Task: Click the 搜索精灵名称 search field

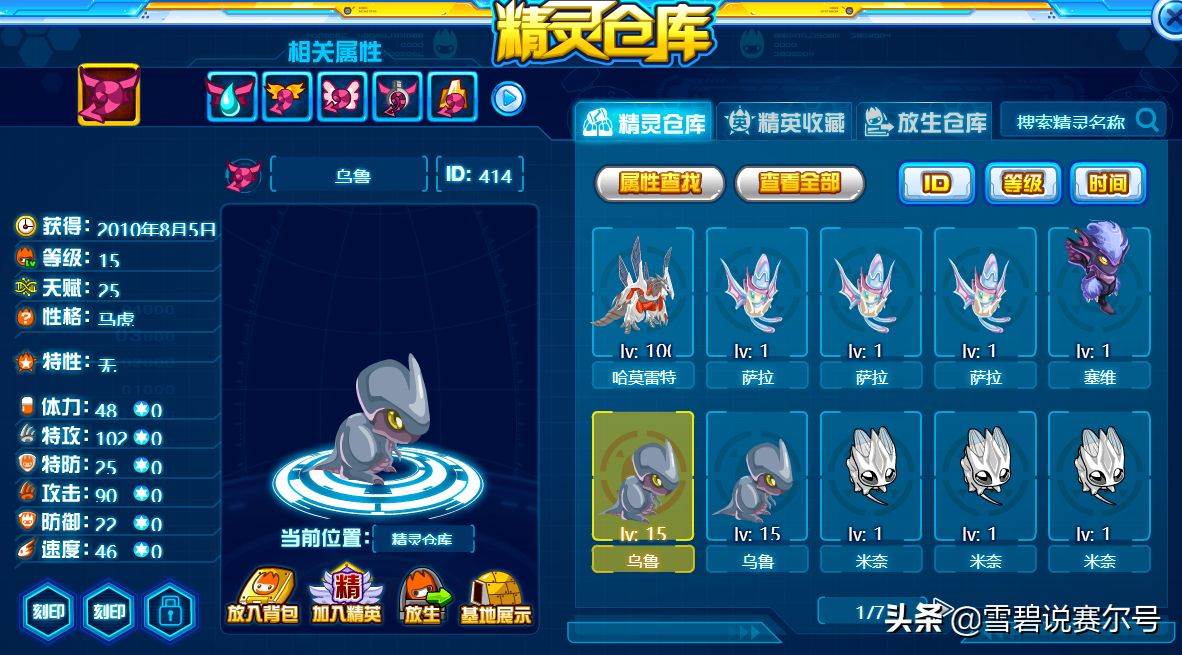Action: click(1070, 122)
